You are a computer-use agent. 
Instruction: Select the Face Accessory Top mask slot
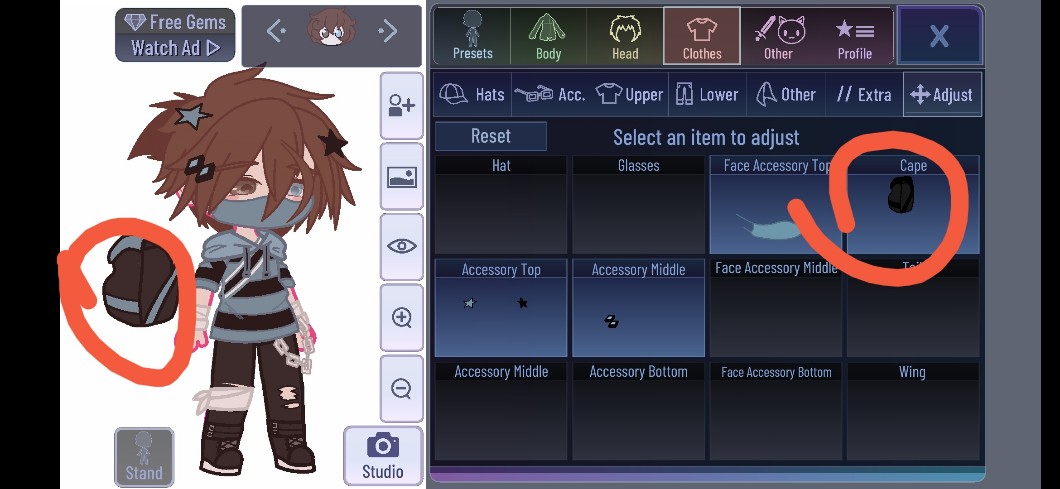776,205
